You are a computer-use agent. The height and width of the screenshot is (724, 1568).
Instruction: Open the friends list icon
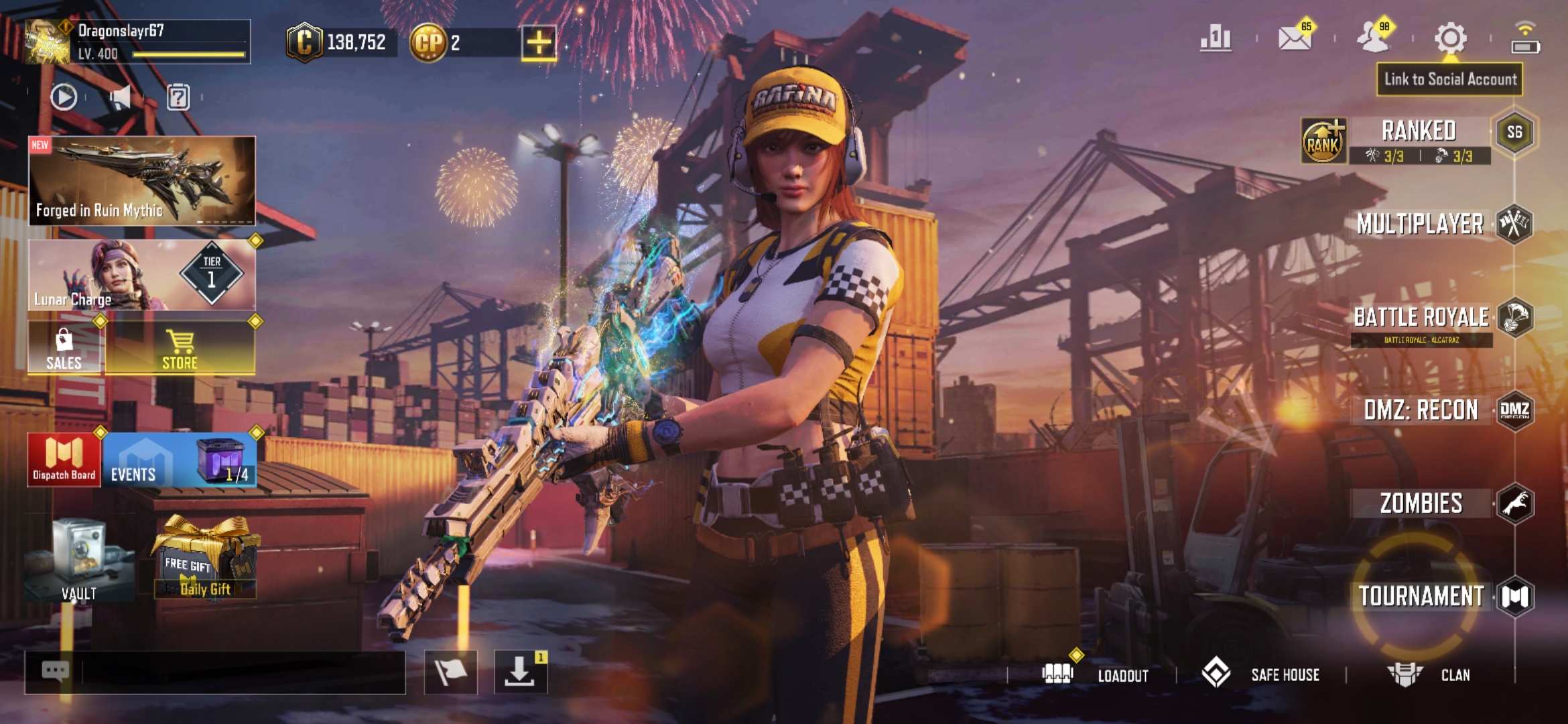pyautogui.click(x=1372, y=38)
